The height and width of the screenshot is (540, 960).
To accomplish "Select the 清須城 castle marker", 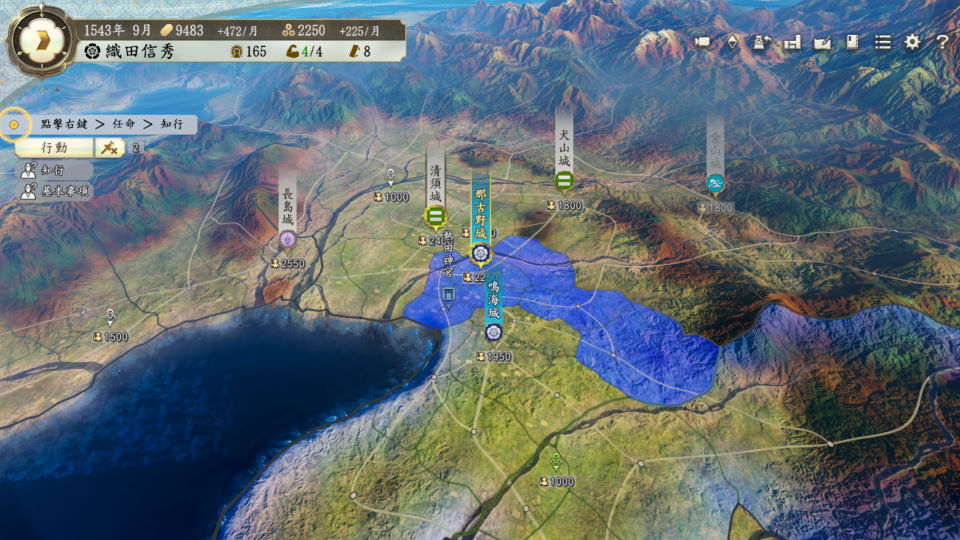I will pyautogui.click(x=435, y=215).
